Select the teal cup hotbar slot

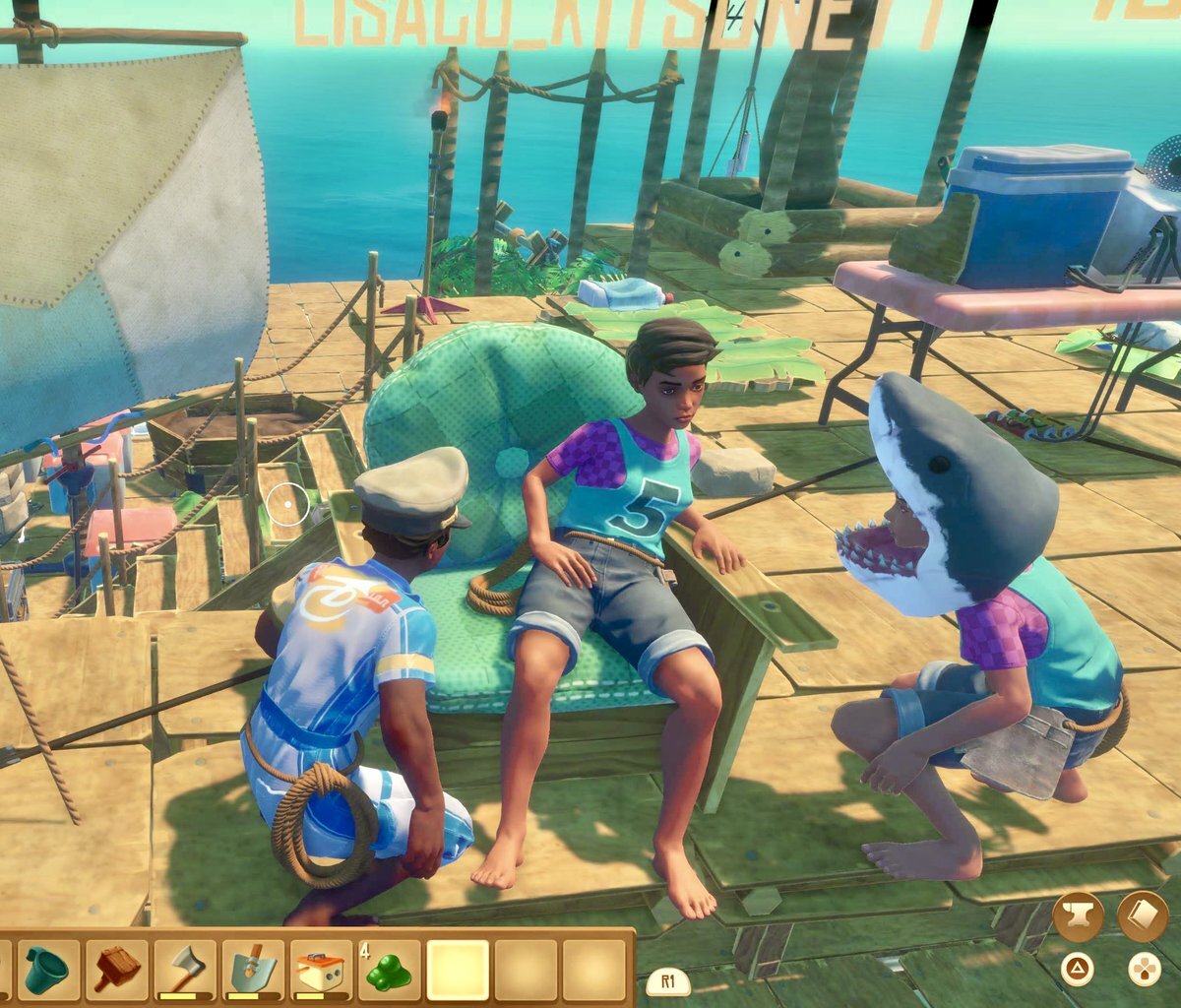(x=47, y=970)
